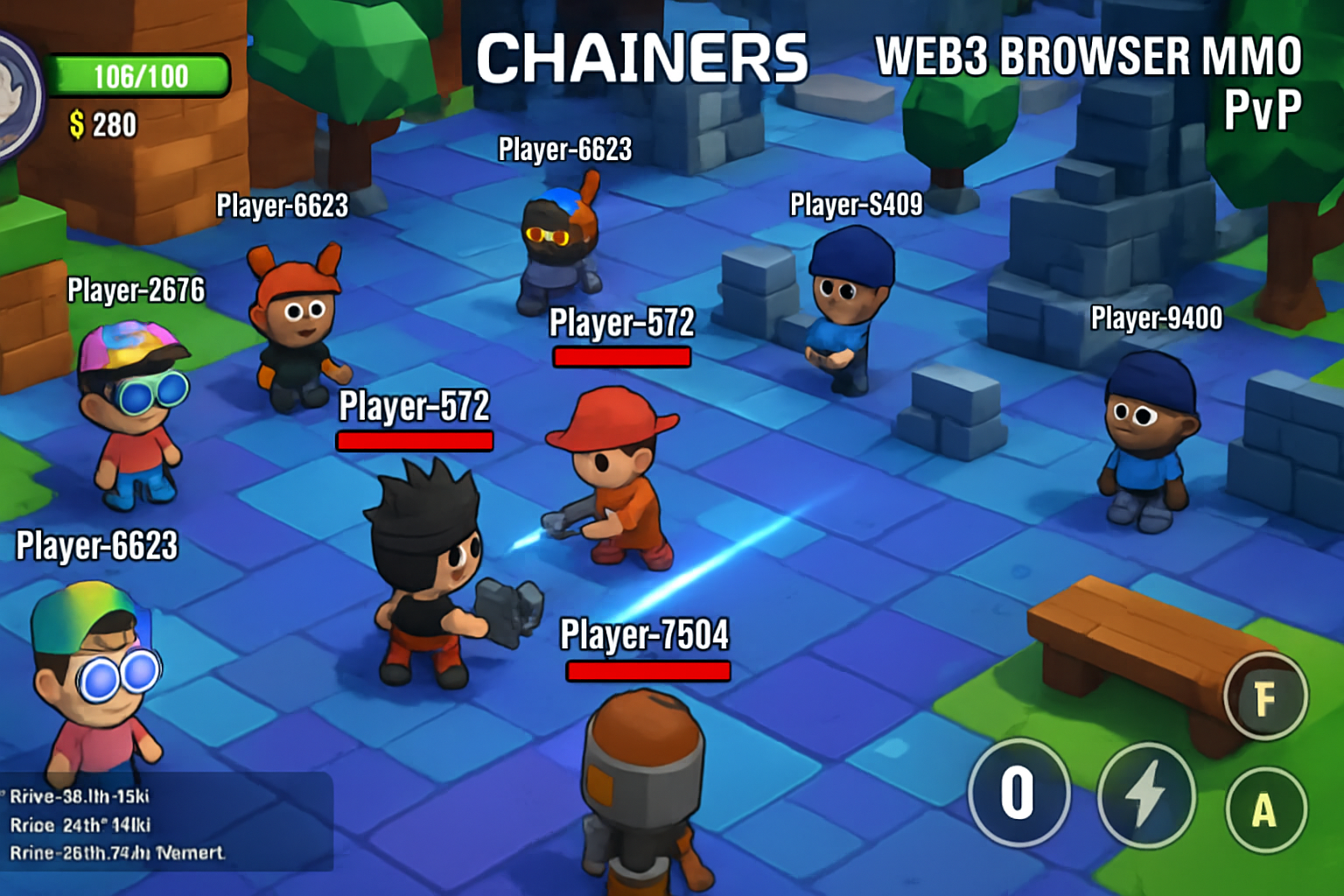Tap the lightning attack button
The height and width of the screenshot is (896, 1344).
[x=1146, y=796]
